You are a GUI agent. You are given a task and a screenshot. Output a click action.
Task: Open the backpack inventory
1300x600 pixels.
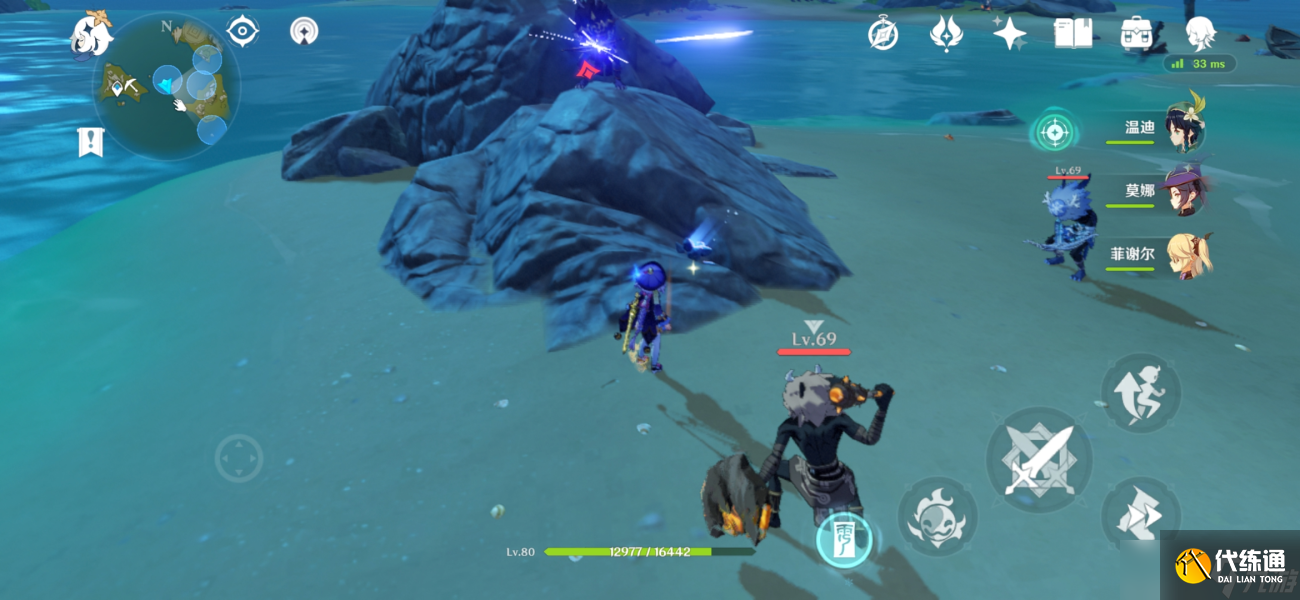pyautogui.click(x=1136, y=34)
